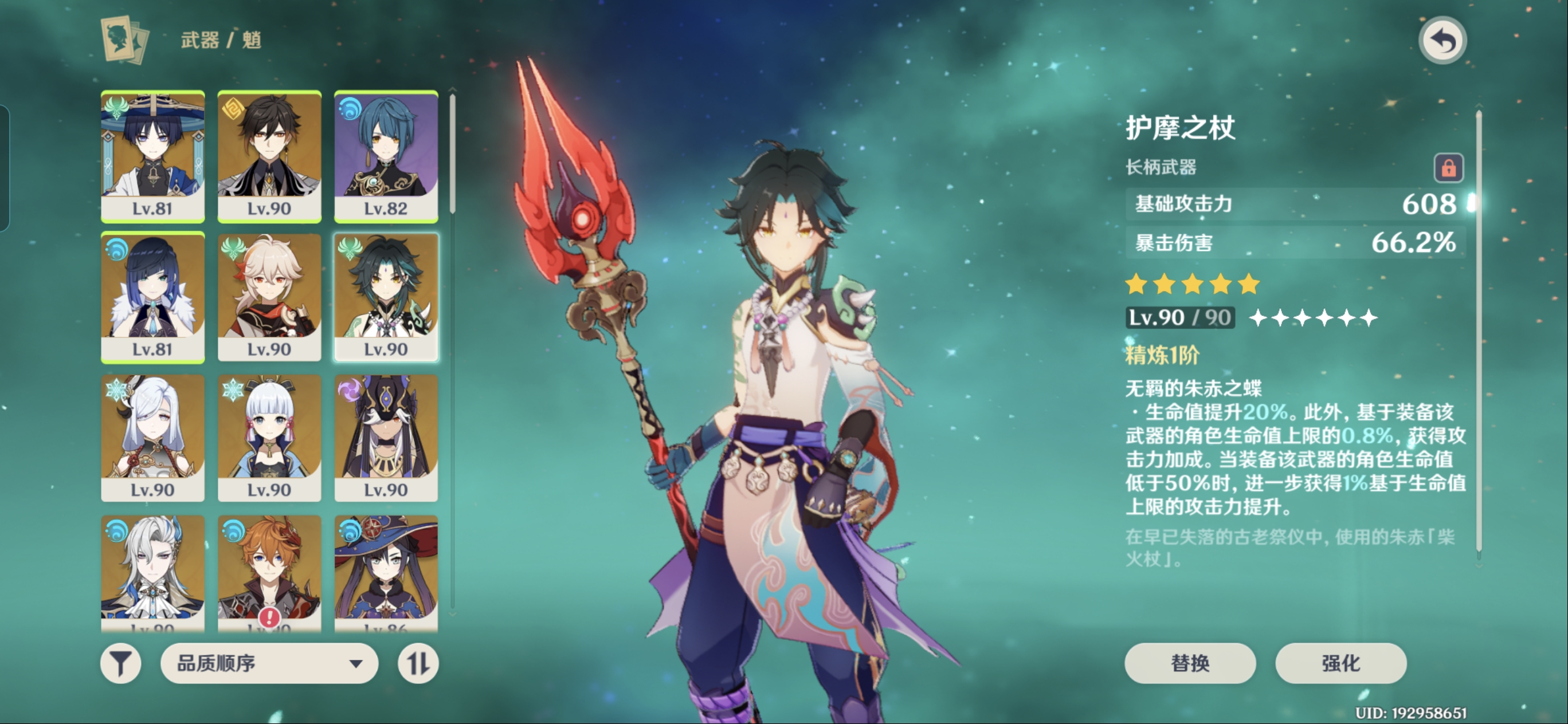
Task: Choose the highlighted Xiao portrait
Action: [x=386, y=297]
